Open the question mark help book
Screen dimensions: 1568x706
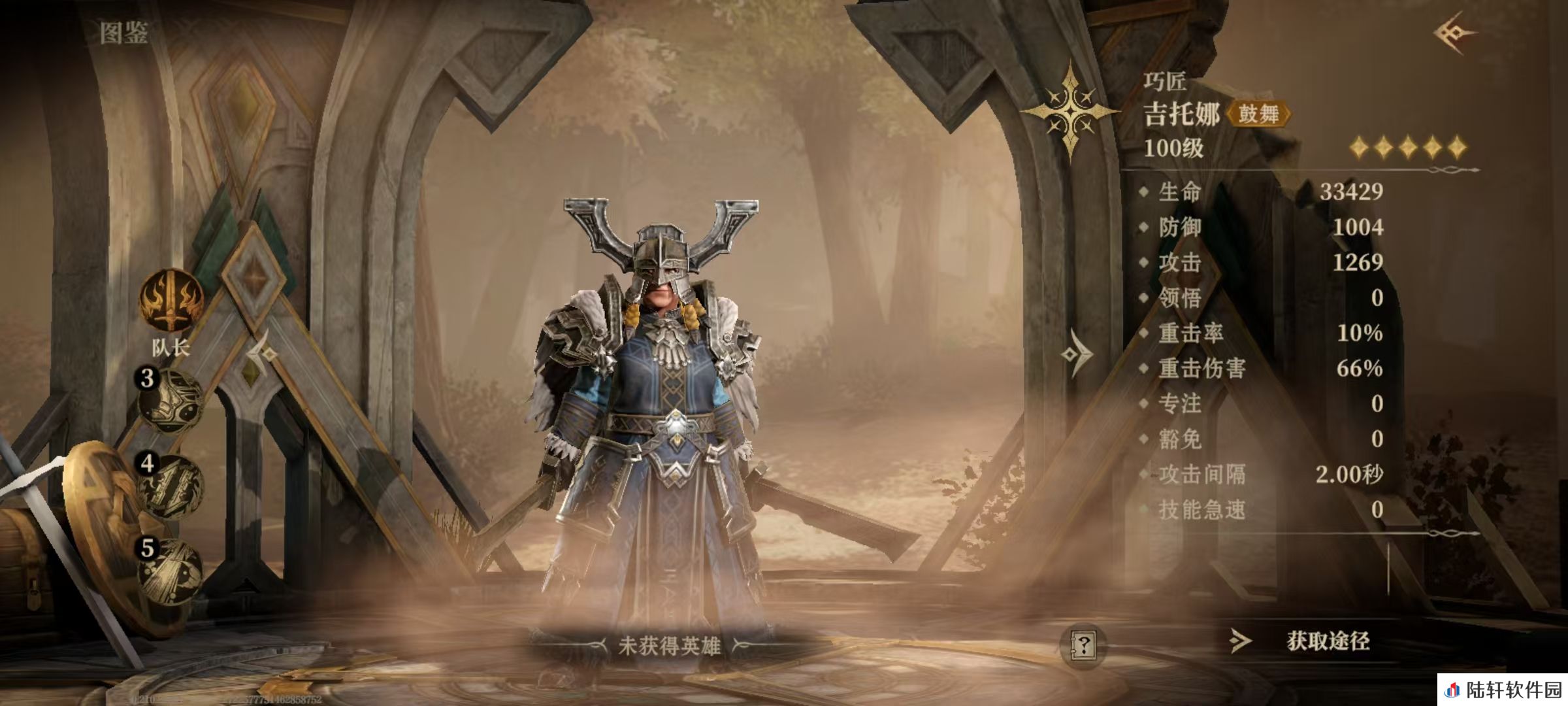(x=1083, y=645)
